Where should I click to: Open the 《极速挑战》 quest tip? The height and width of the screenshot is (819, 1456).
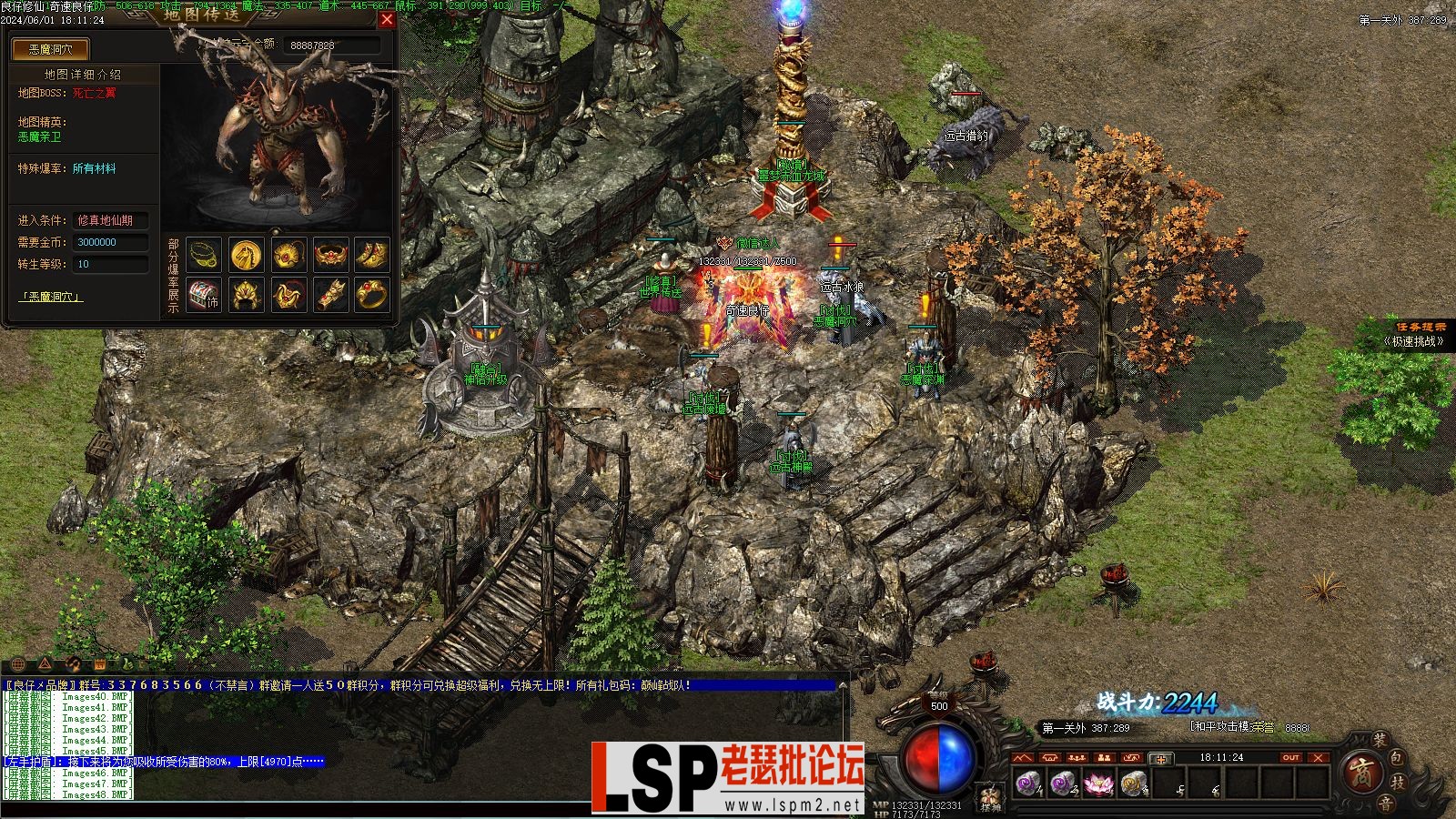click(x=1414, y=341)
